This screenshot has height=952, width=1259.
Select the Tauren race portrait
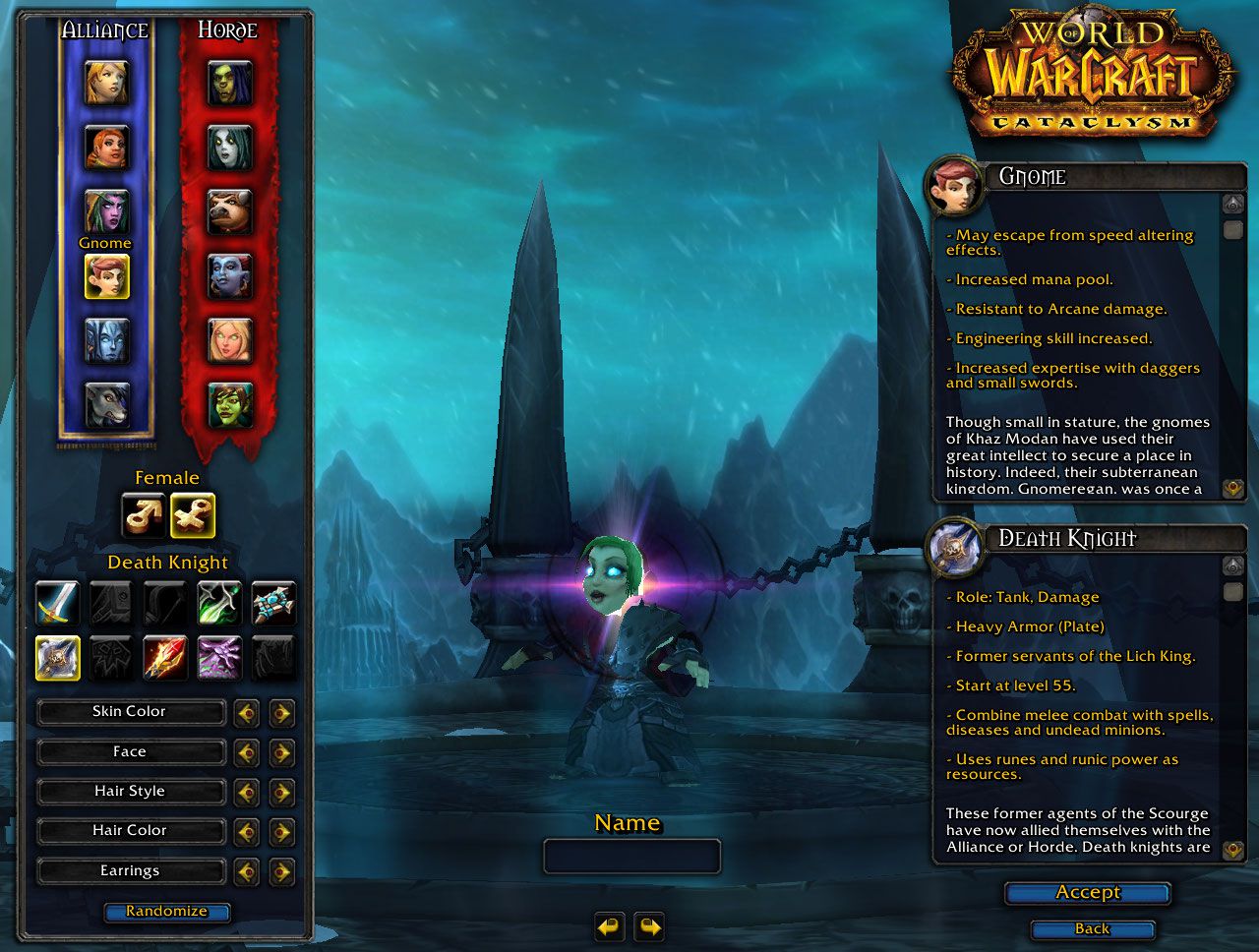point(229,211)
